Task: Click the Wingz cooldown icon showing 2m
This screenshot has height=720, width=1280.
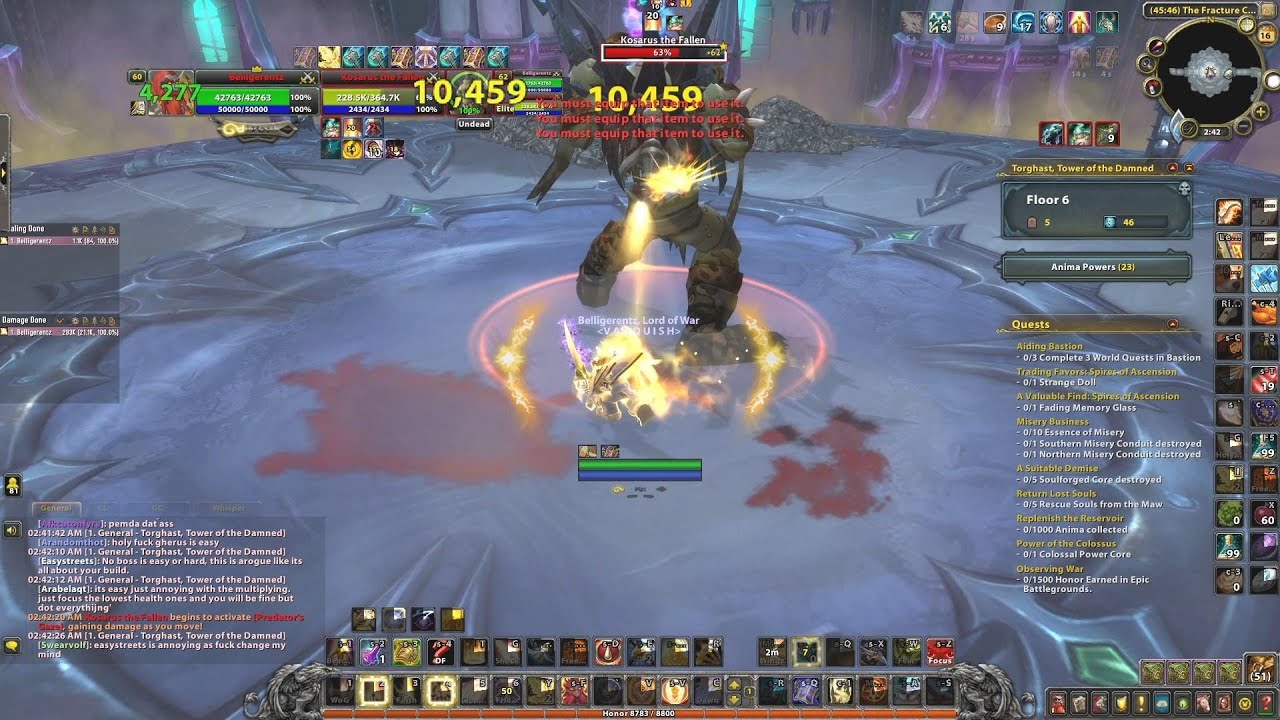Action: click(x=770, y=650)
